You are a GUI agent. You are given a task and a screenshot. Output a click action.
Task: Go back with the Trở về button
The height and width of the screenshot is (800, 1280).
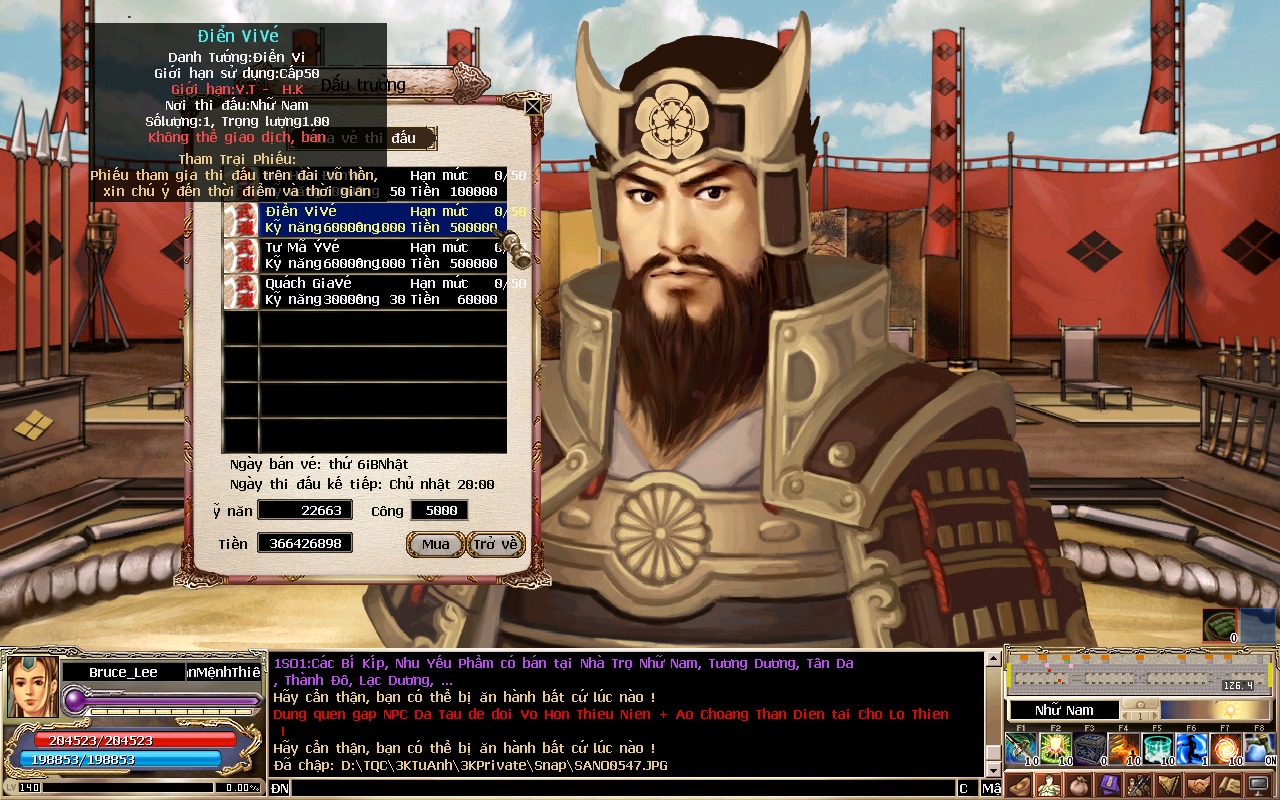tap(496, 544)
